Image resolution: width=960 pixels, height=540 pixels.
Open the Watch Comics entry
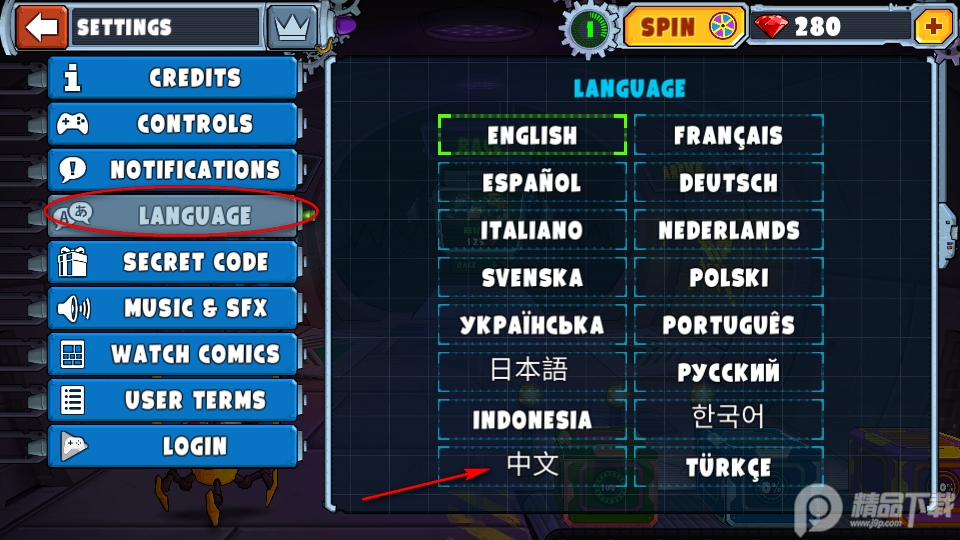click(x=174, y=354)
